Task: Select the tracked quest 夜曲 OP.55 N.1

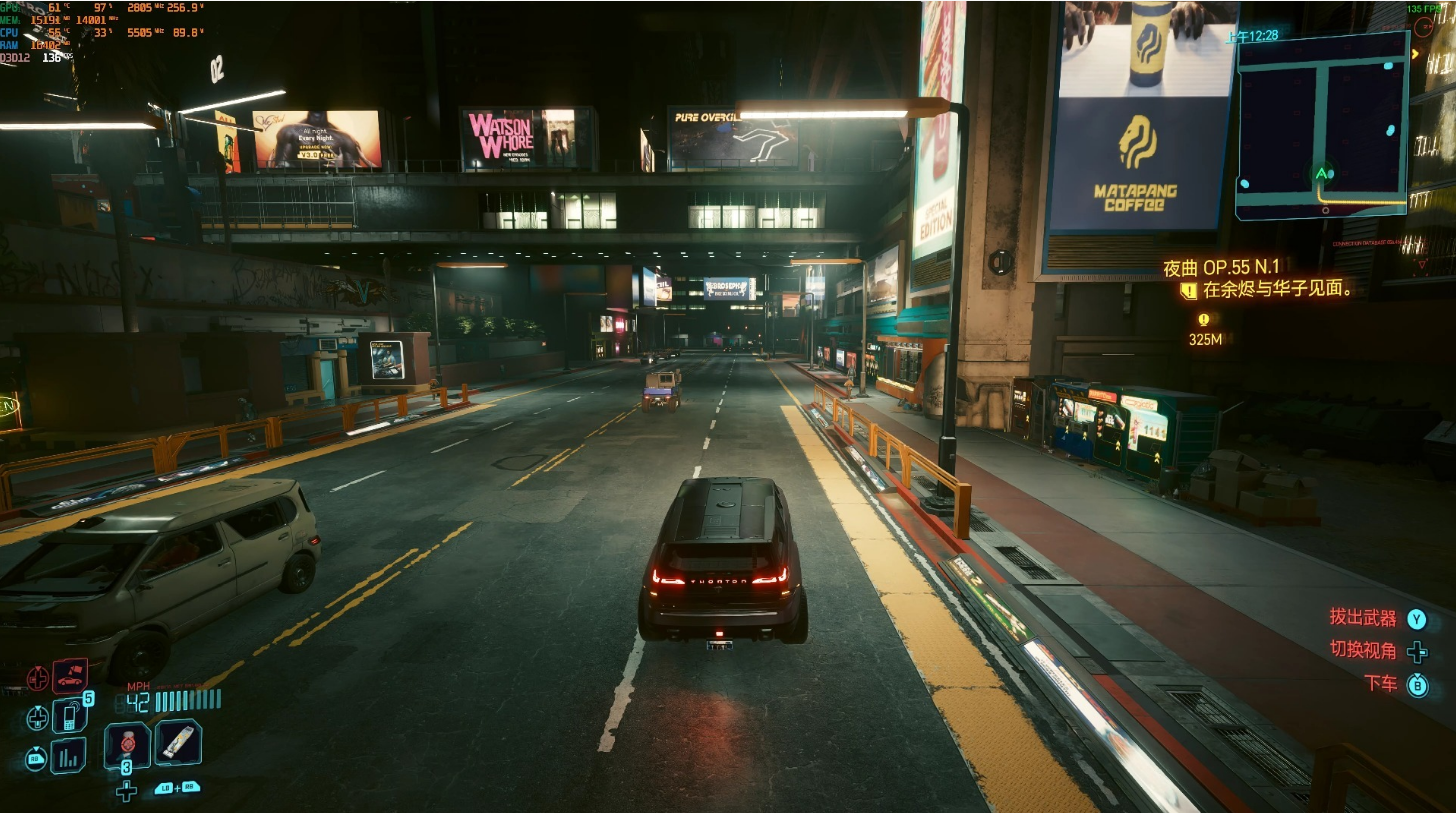Action: (x=1221, y=267)
